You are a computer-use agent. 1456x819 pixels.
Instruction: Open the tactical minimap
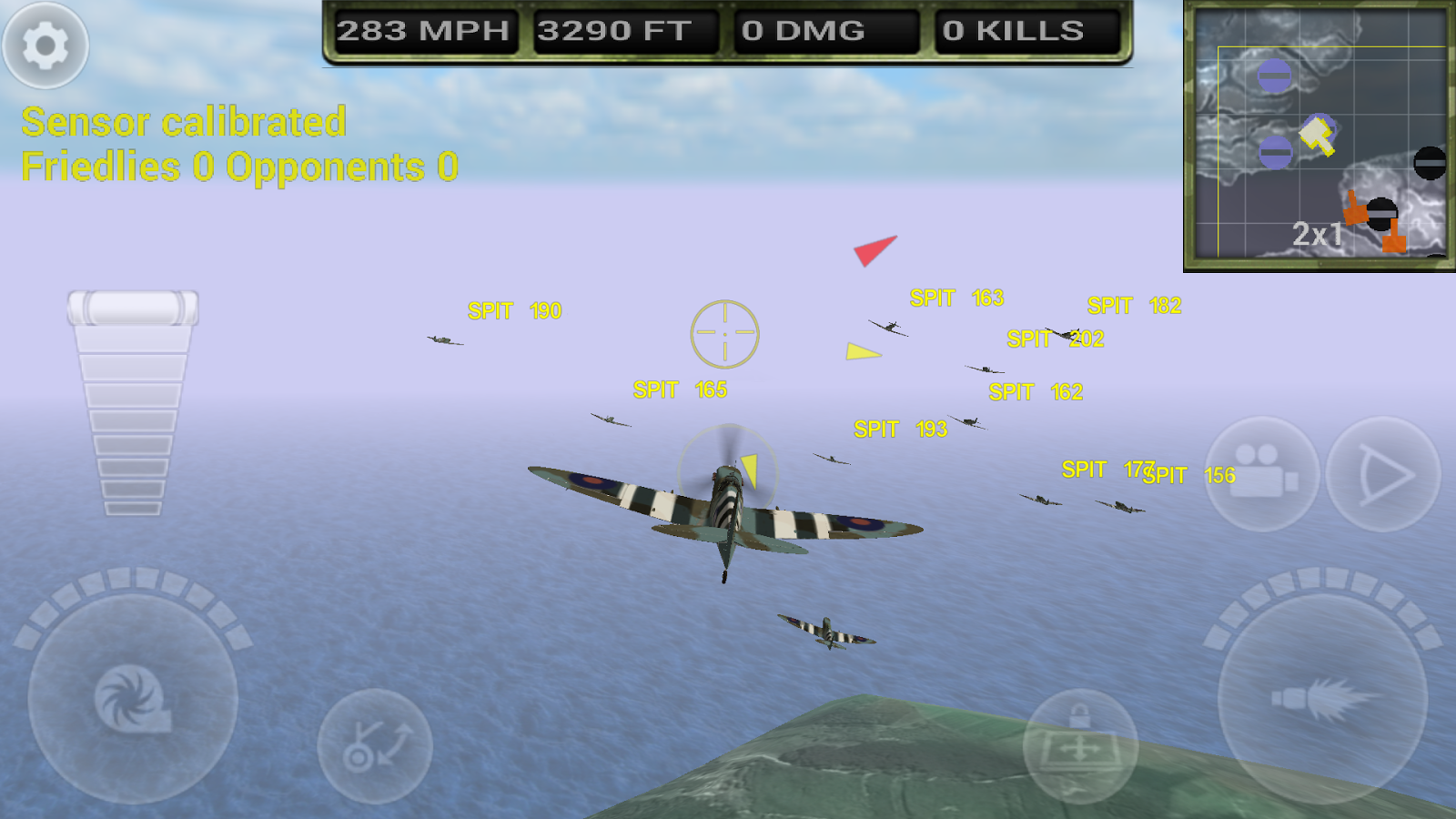(x=1319, y=136)
